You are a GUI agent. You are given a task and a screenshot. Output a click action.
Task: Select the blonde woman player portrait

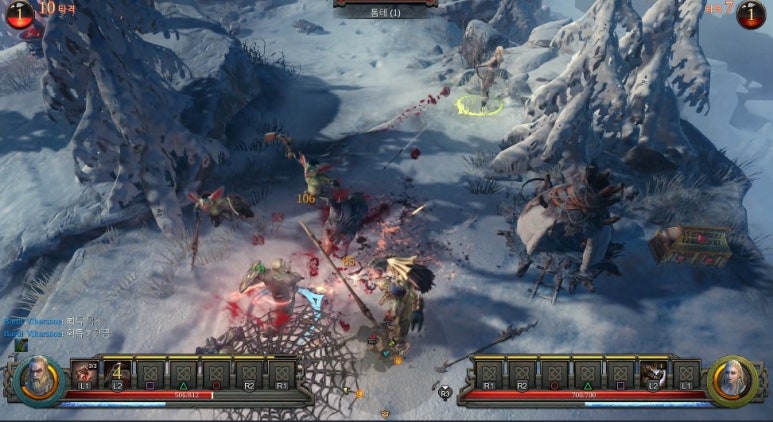pos(731,380)
